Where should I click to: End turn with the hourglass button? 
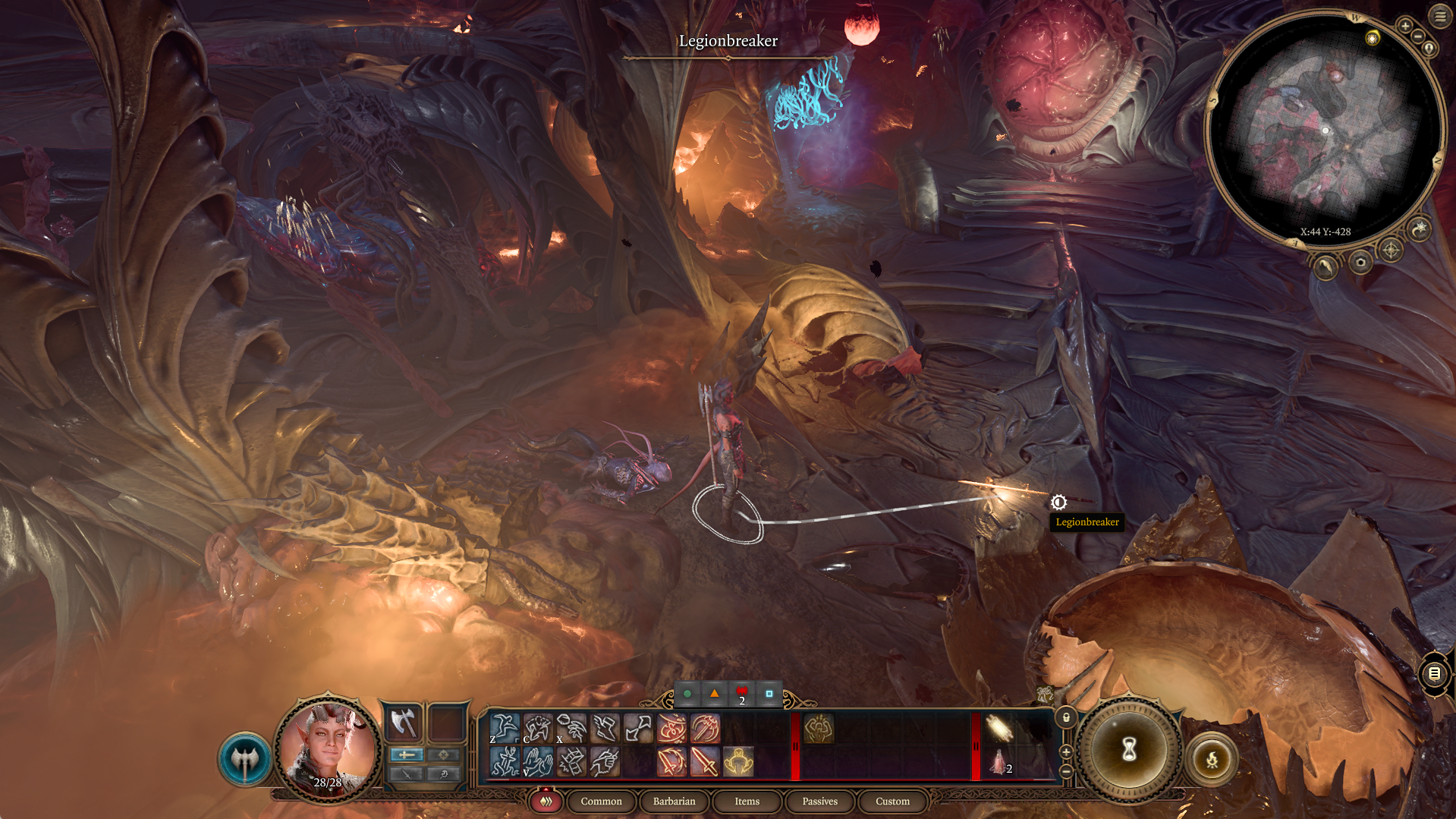coord(1128,750)
